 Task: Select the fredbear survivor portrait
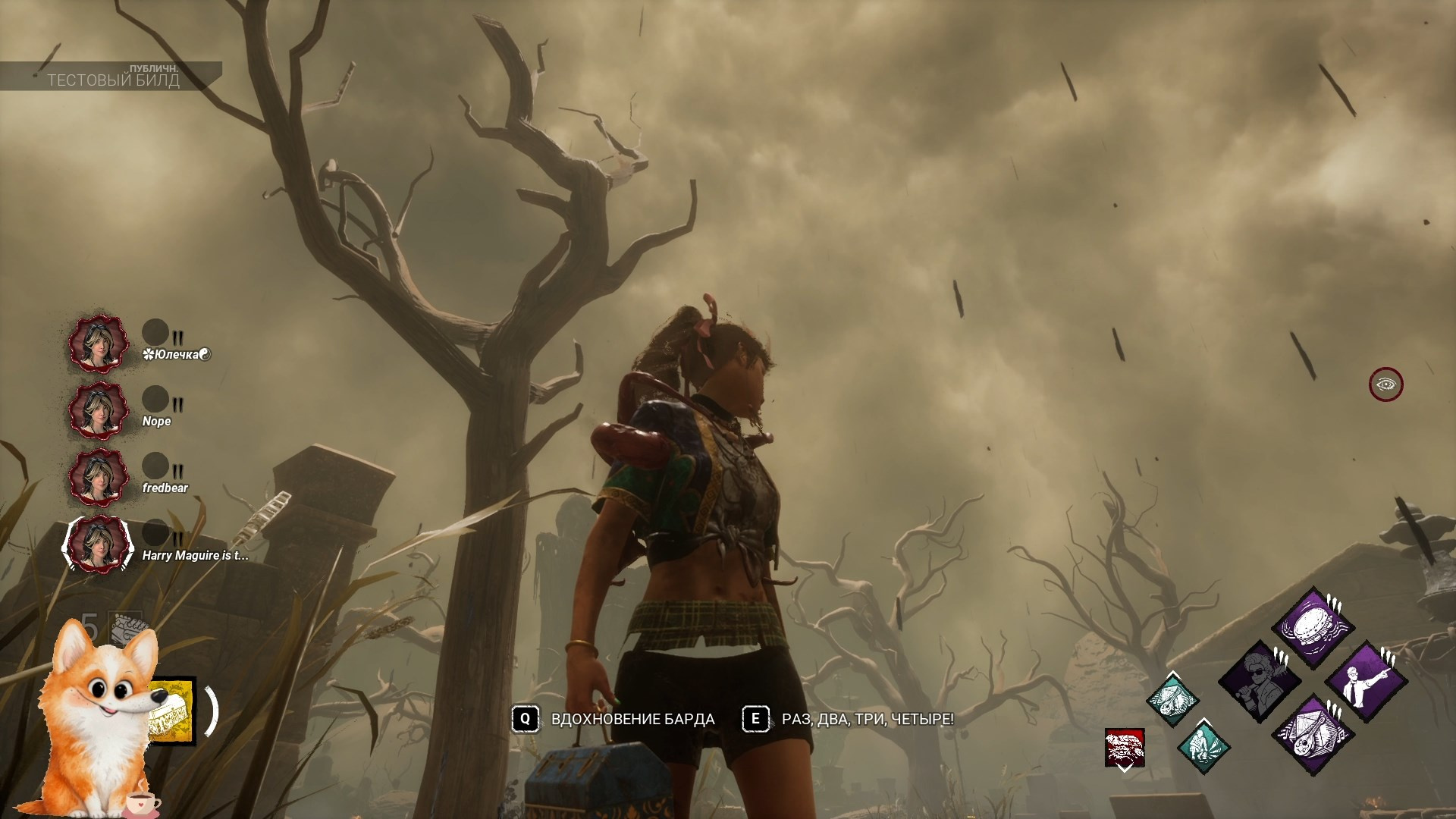click(96, 478)
